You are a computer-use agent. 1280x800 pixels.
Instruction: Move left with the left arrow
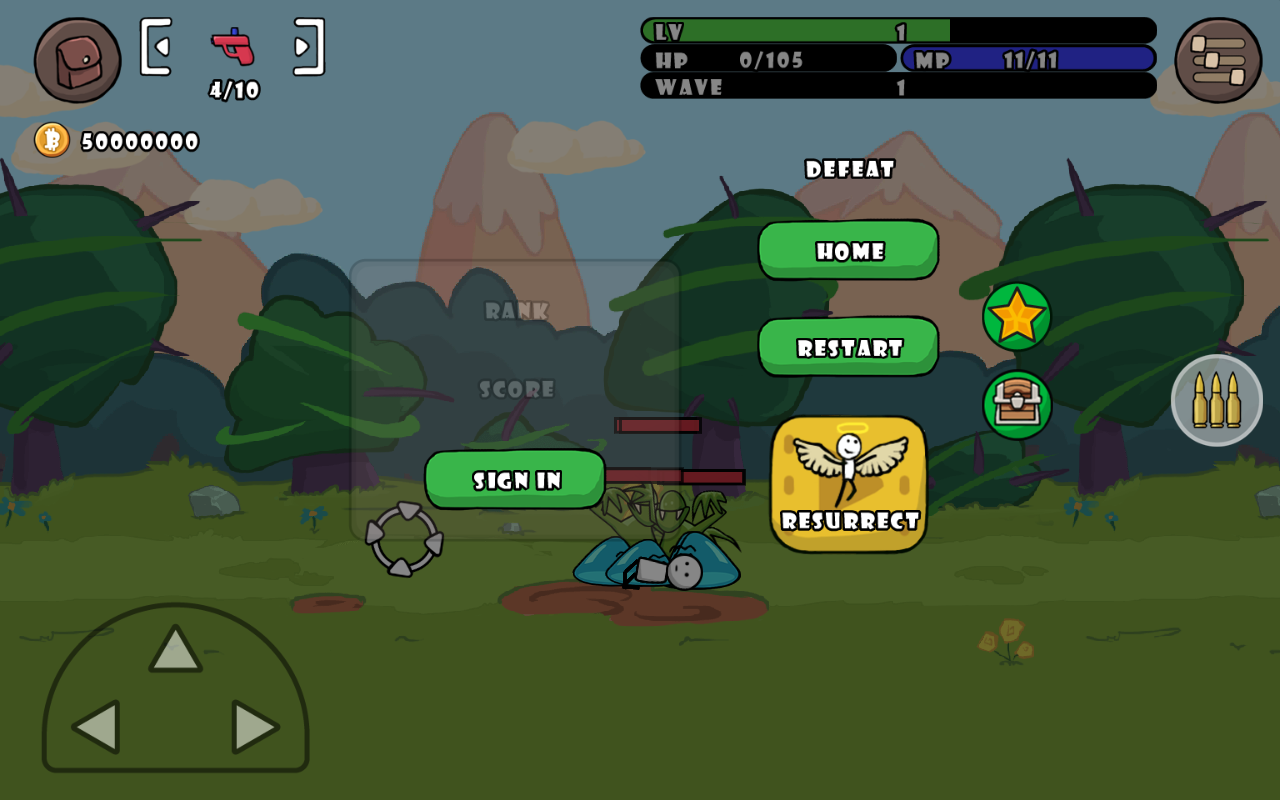point(97,727)
